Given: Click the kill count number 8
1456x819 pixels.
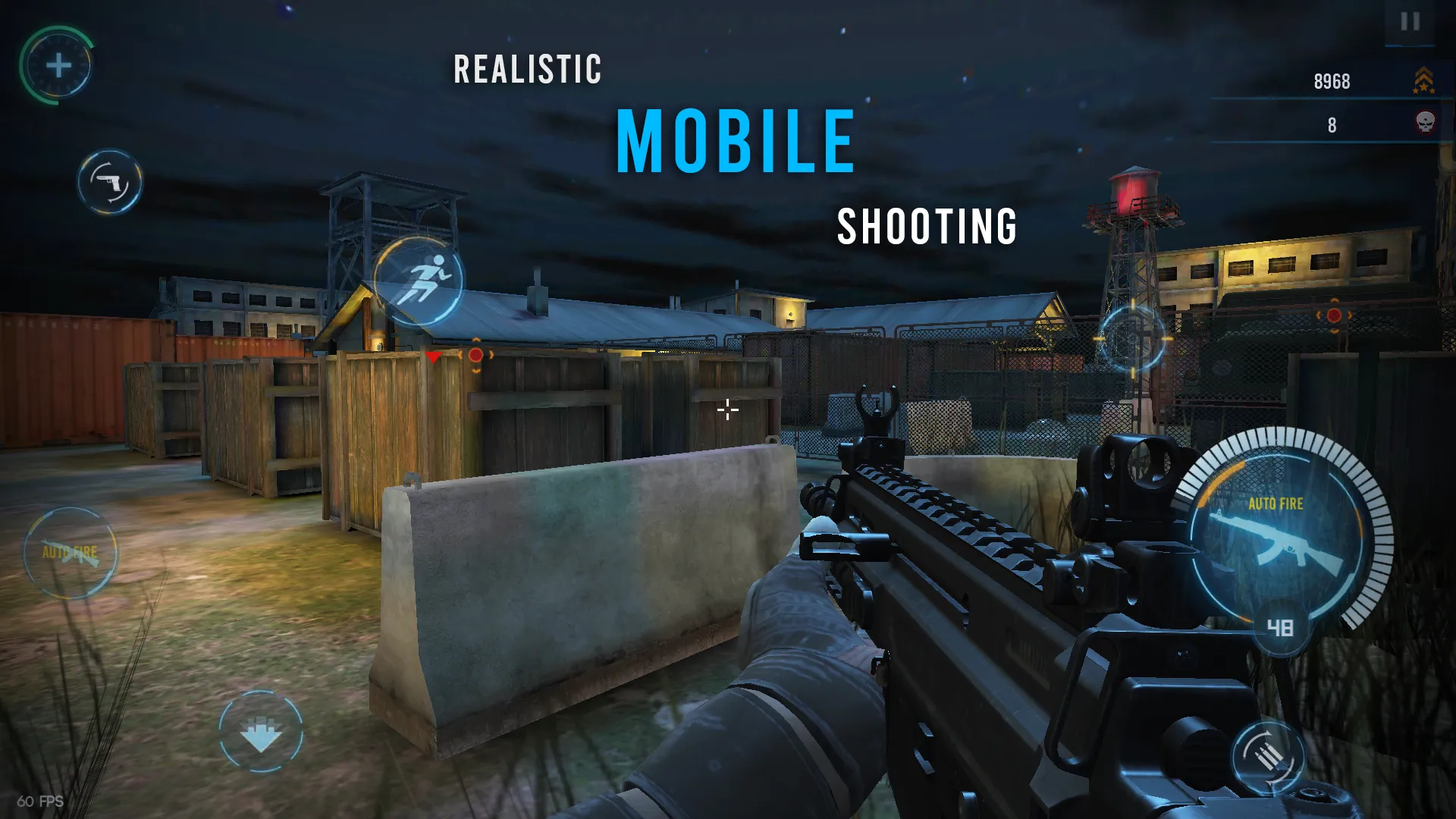Looking at the screenshot, I should click(x=1332, y=124).
